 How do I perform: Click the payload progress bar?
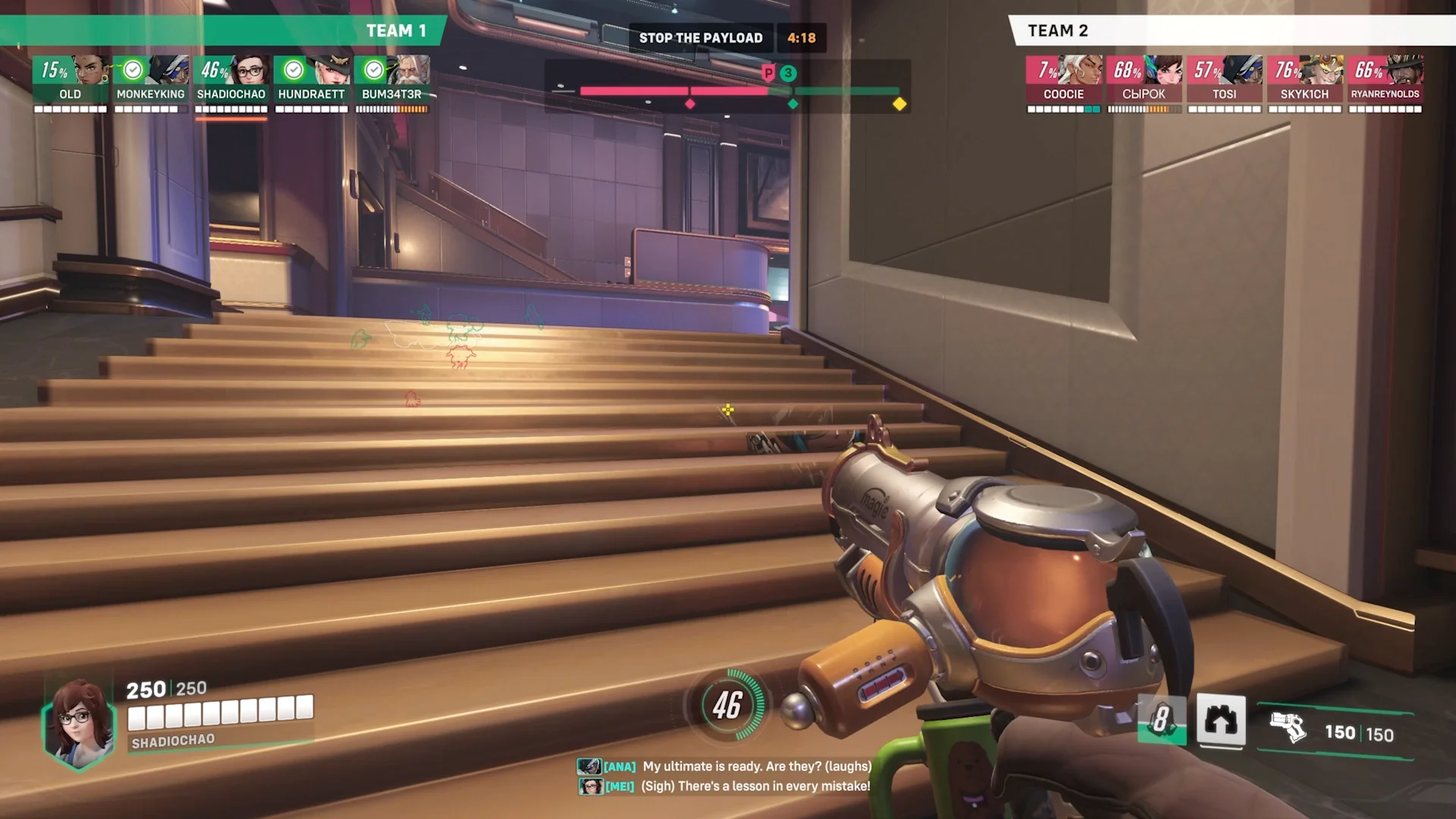(x=739, y=89)
